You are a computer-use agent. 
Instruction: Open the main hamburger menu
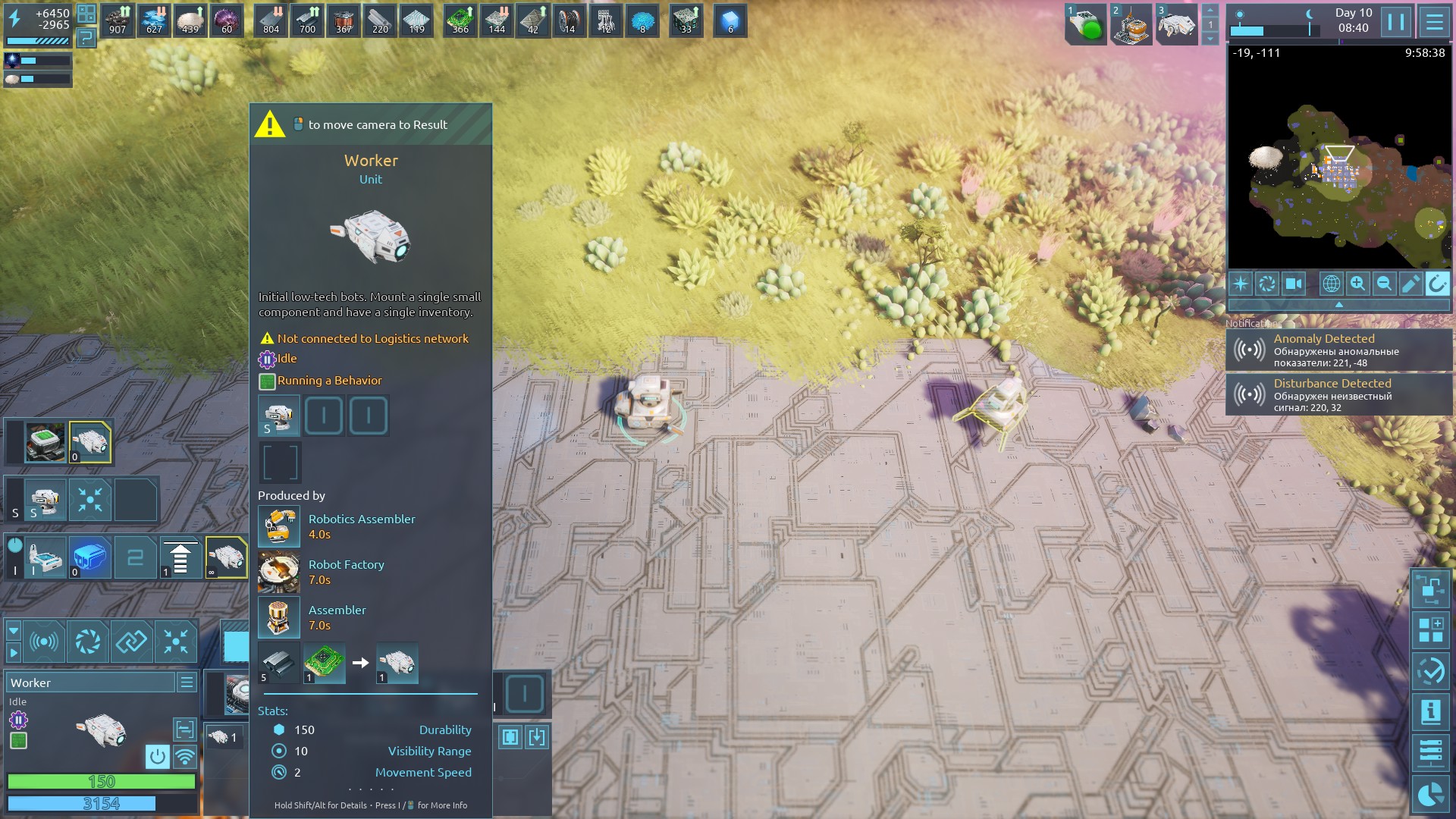(1434, 21)
